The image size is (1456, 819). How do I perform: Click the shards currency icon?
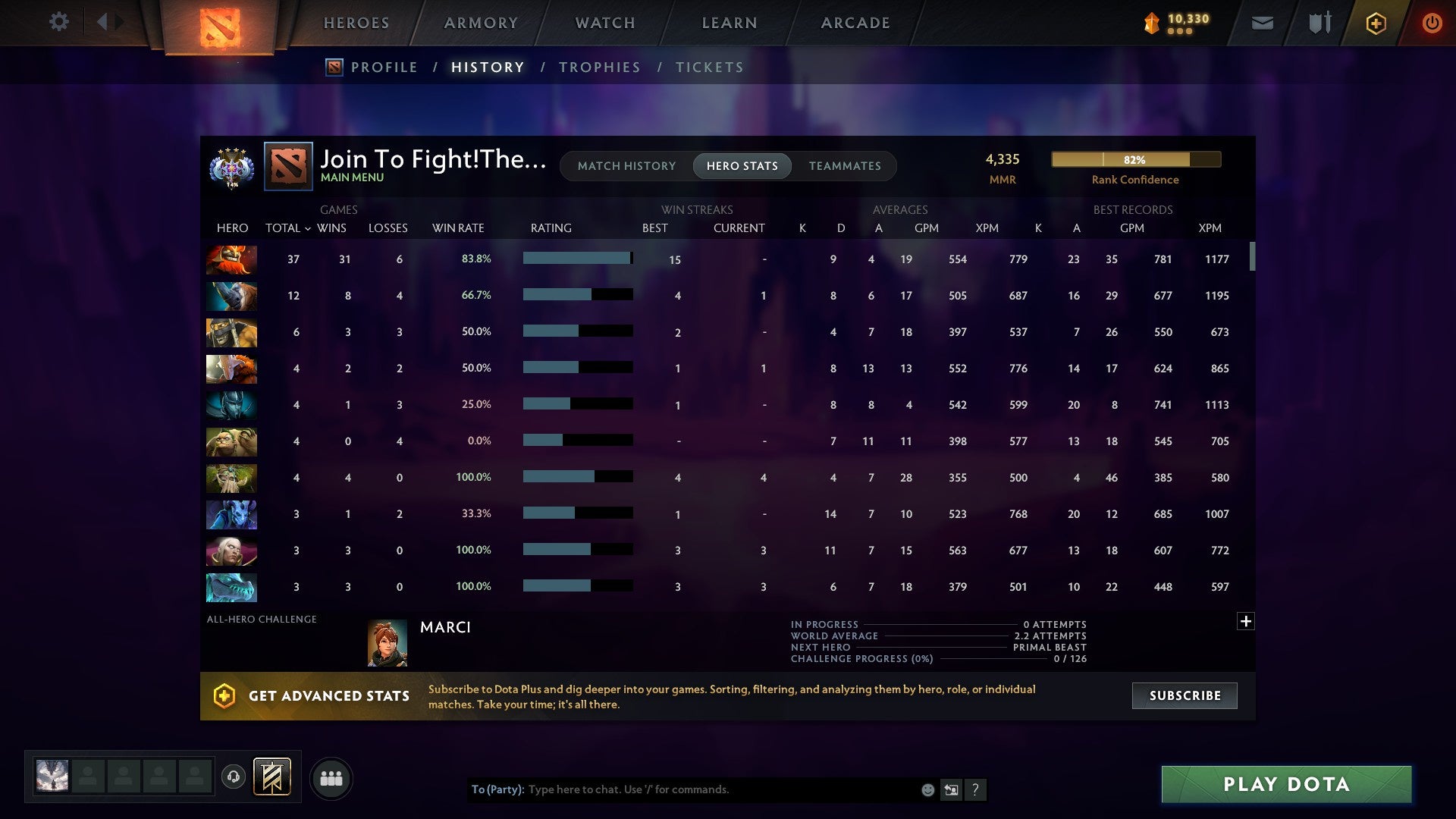point(1150,24)
